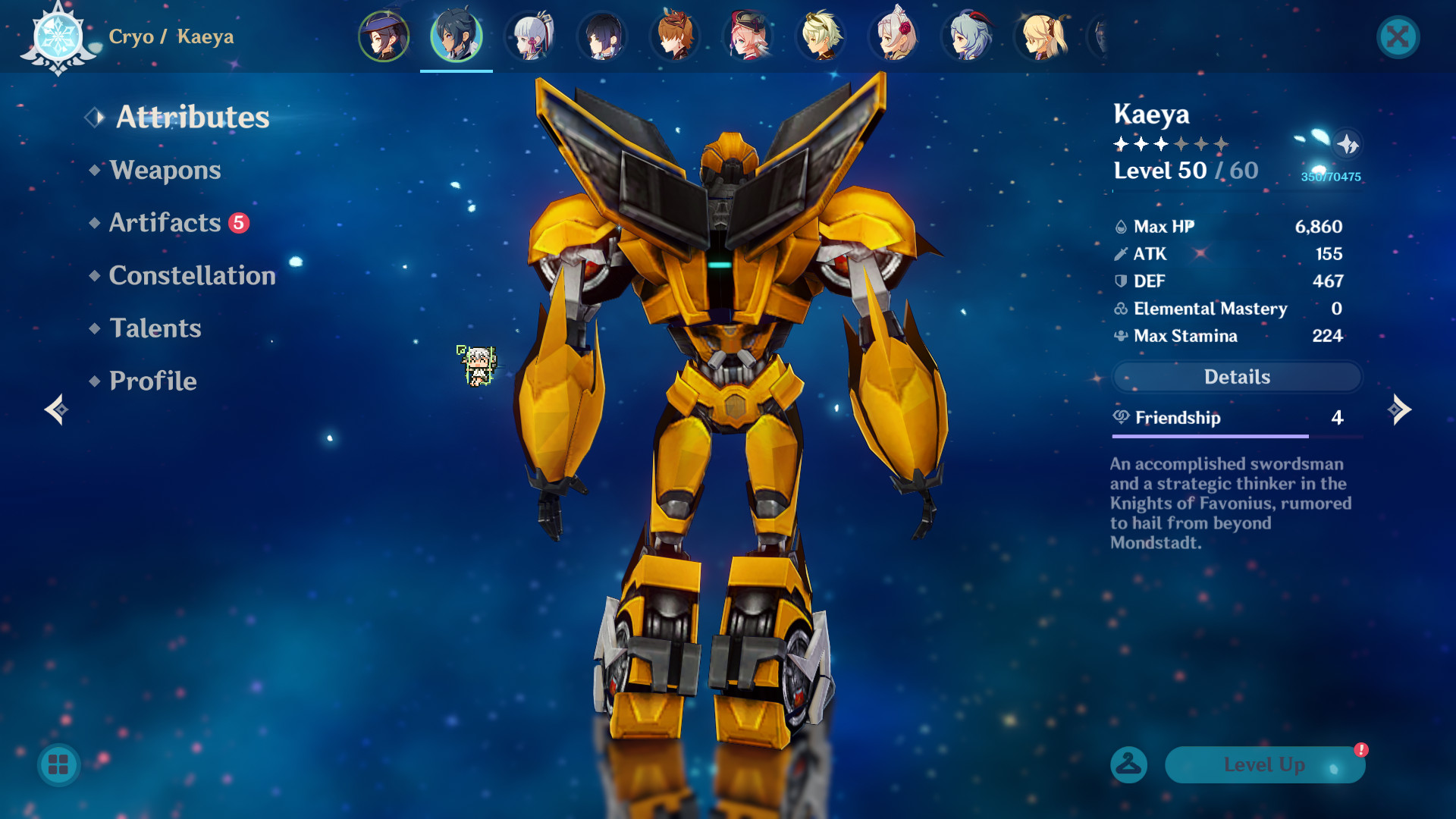1456x819 pixels.
Task: Click the character switch icon near Level Up
Action: pos(1129,765)
